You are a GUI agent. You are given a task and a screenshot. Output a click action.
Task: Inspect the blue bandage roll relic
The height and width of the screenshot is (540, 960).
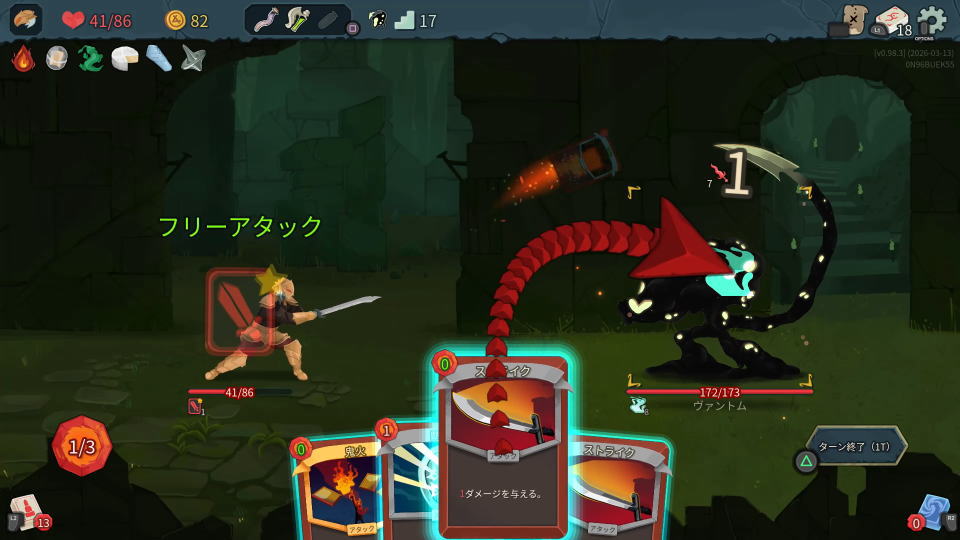coord(159,58)
